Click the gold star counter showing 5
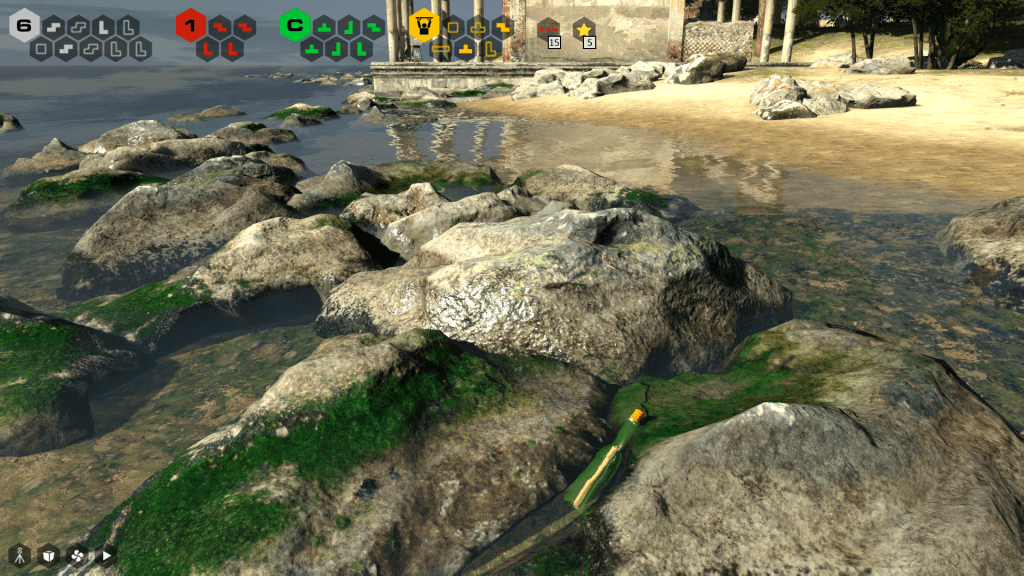 [584, 31]
